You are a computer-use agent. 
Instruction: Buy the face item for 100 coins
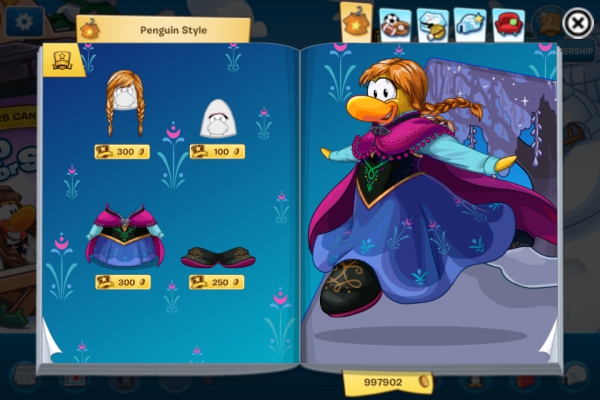click(x=217, y=152)
